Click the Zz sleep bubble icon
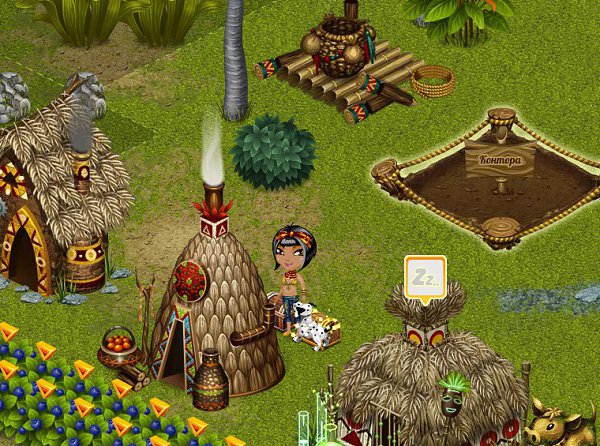 (x=425, y=273)
